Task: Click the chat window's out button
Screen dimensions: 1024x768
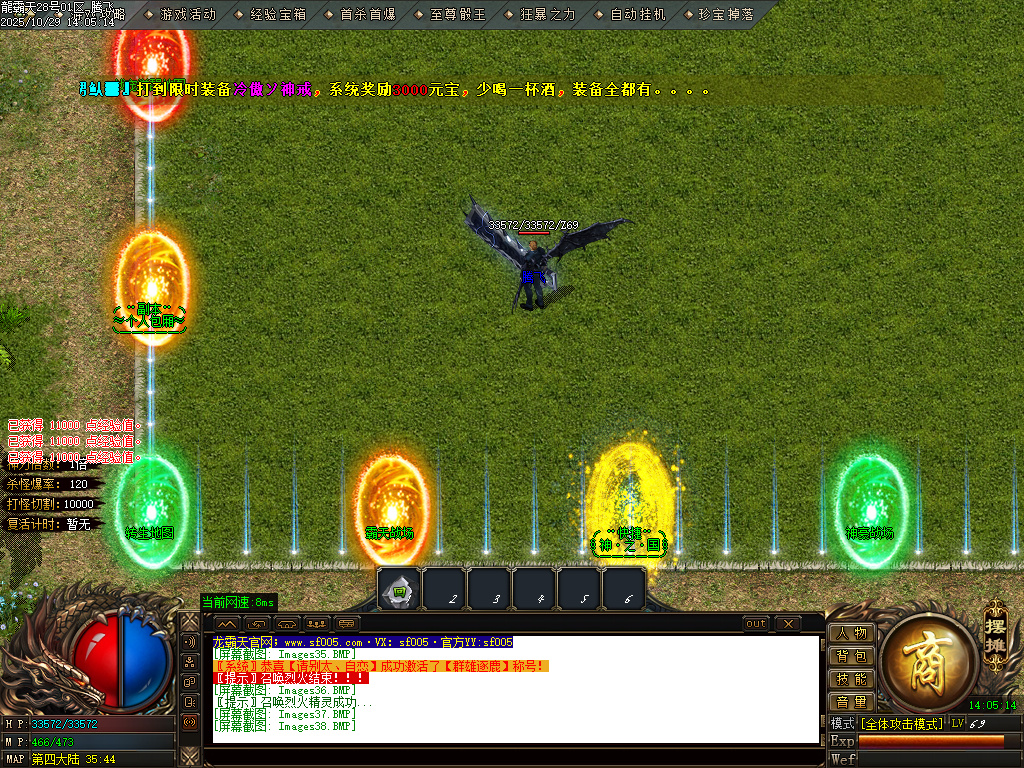Action: tap(756, 624)
